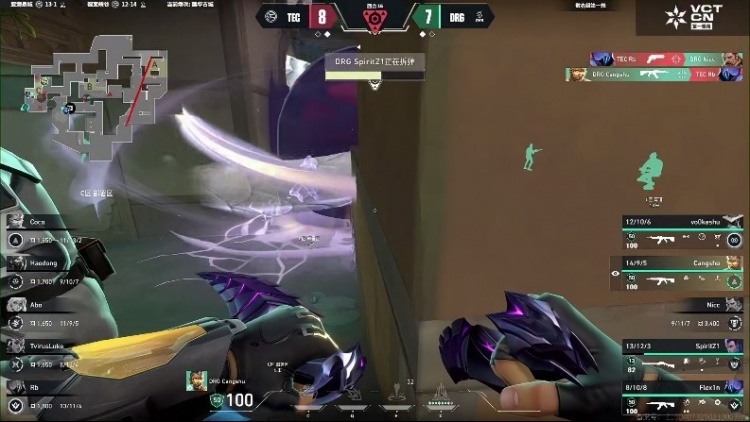This screenshot has width=750, height=422.
Task: Select Coco's player row
Action: coord(45,231)
